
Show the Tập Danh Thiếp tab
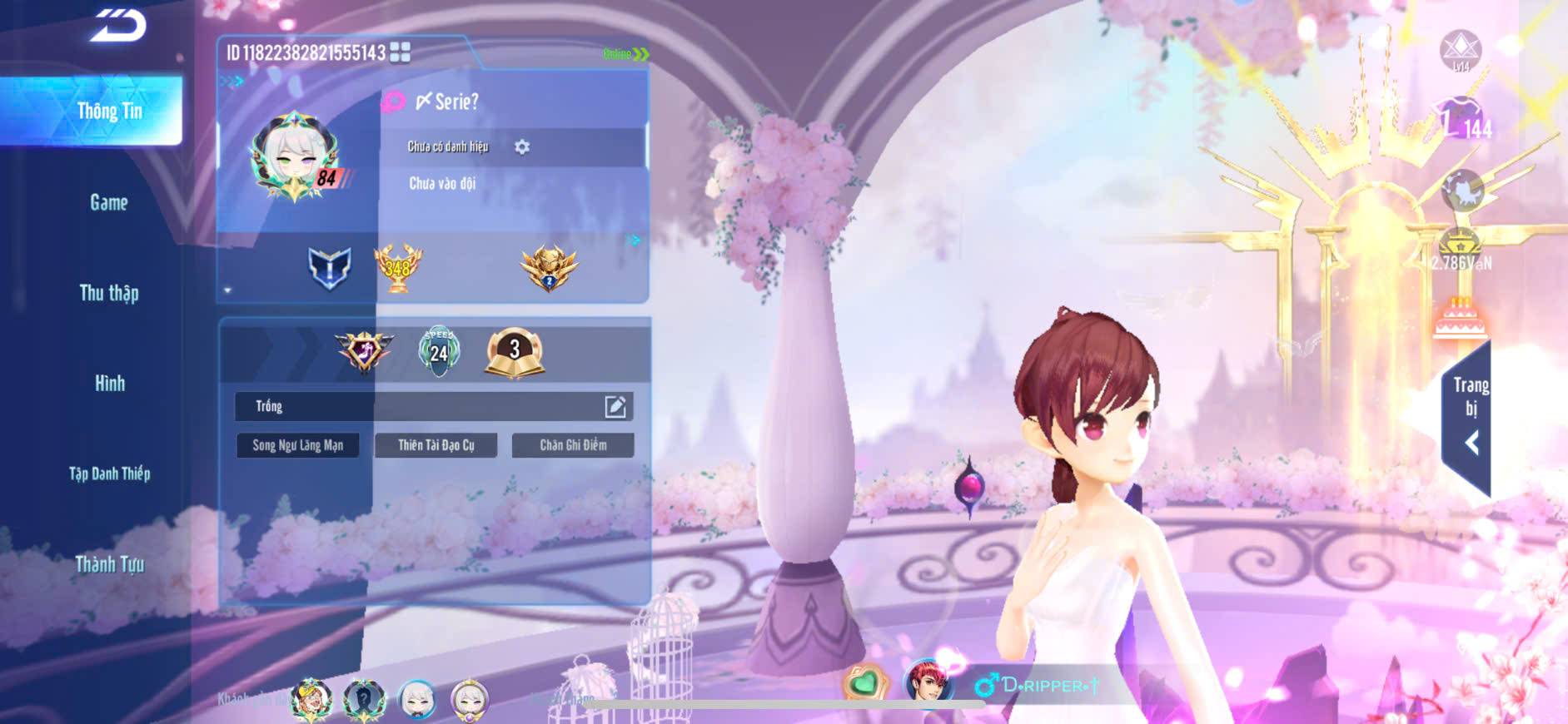[x=109, y=474]
